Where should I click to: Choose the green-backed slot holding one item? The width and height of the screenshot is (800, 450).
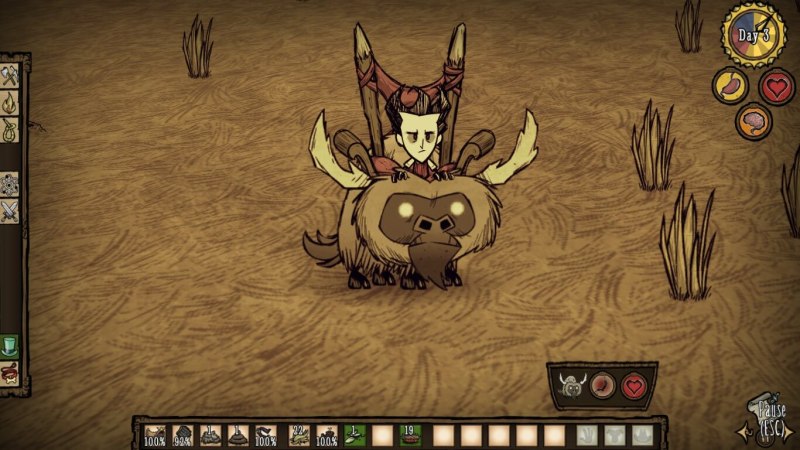click(354, 435)
